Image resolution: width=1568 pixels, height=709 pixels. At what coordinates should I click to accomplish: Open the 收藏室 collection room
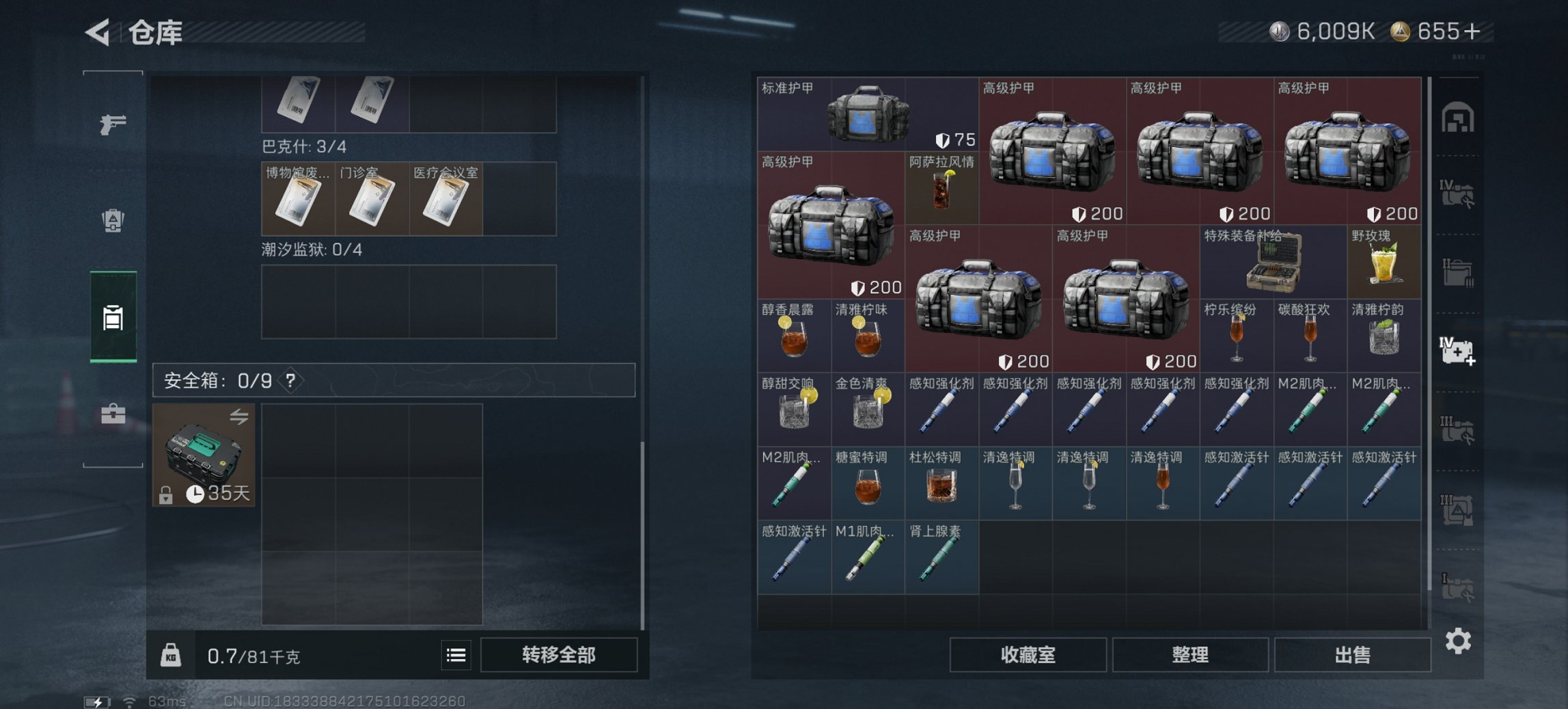coord(1028,655)
